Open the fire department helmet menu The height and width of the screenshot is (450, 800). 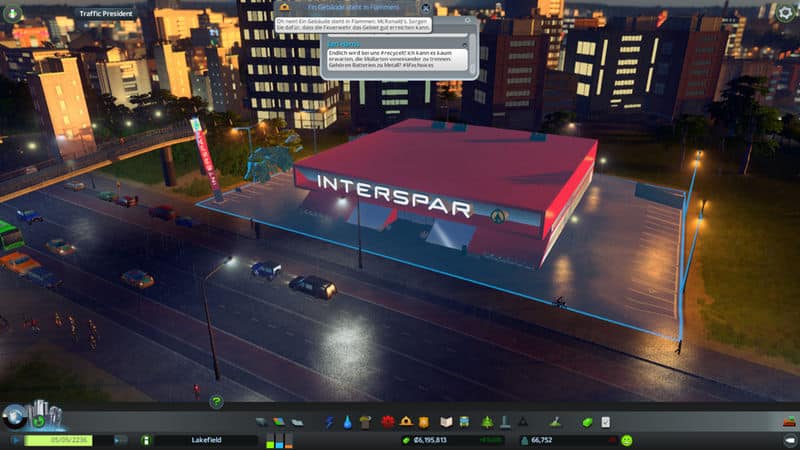[x=406, y=422]
